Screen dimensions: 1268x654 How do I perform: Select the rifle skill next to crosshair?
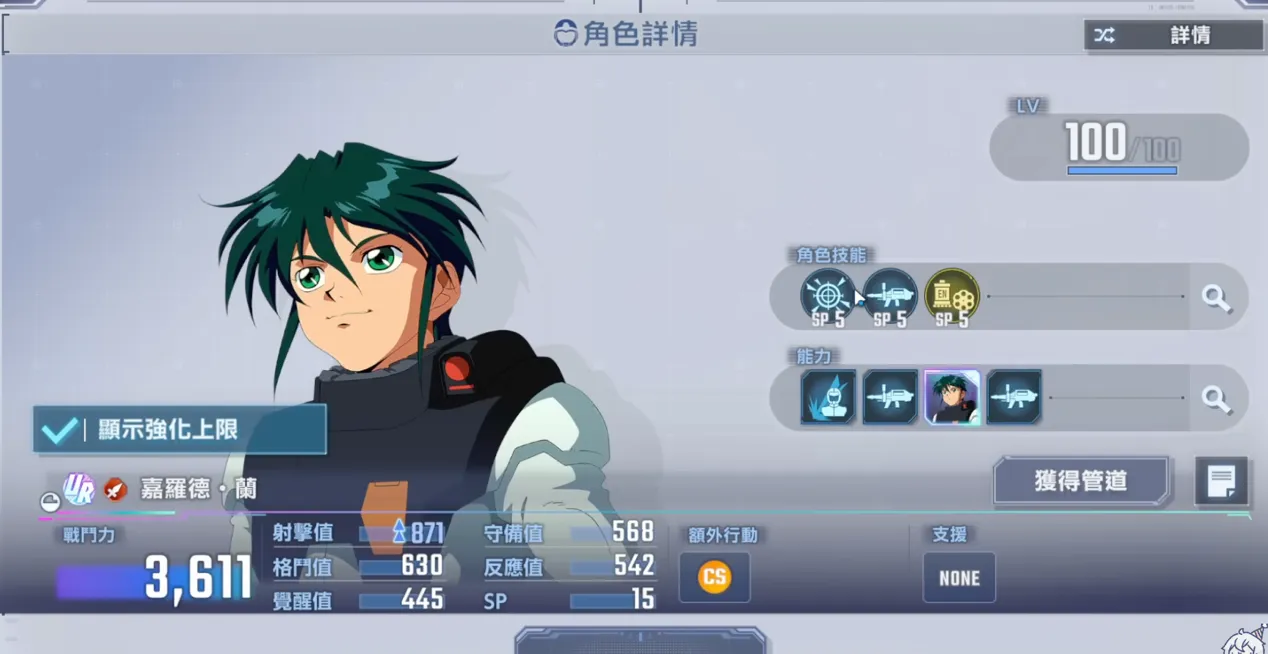pos(889,296)
